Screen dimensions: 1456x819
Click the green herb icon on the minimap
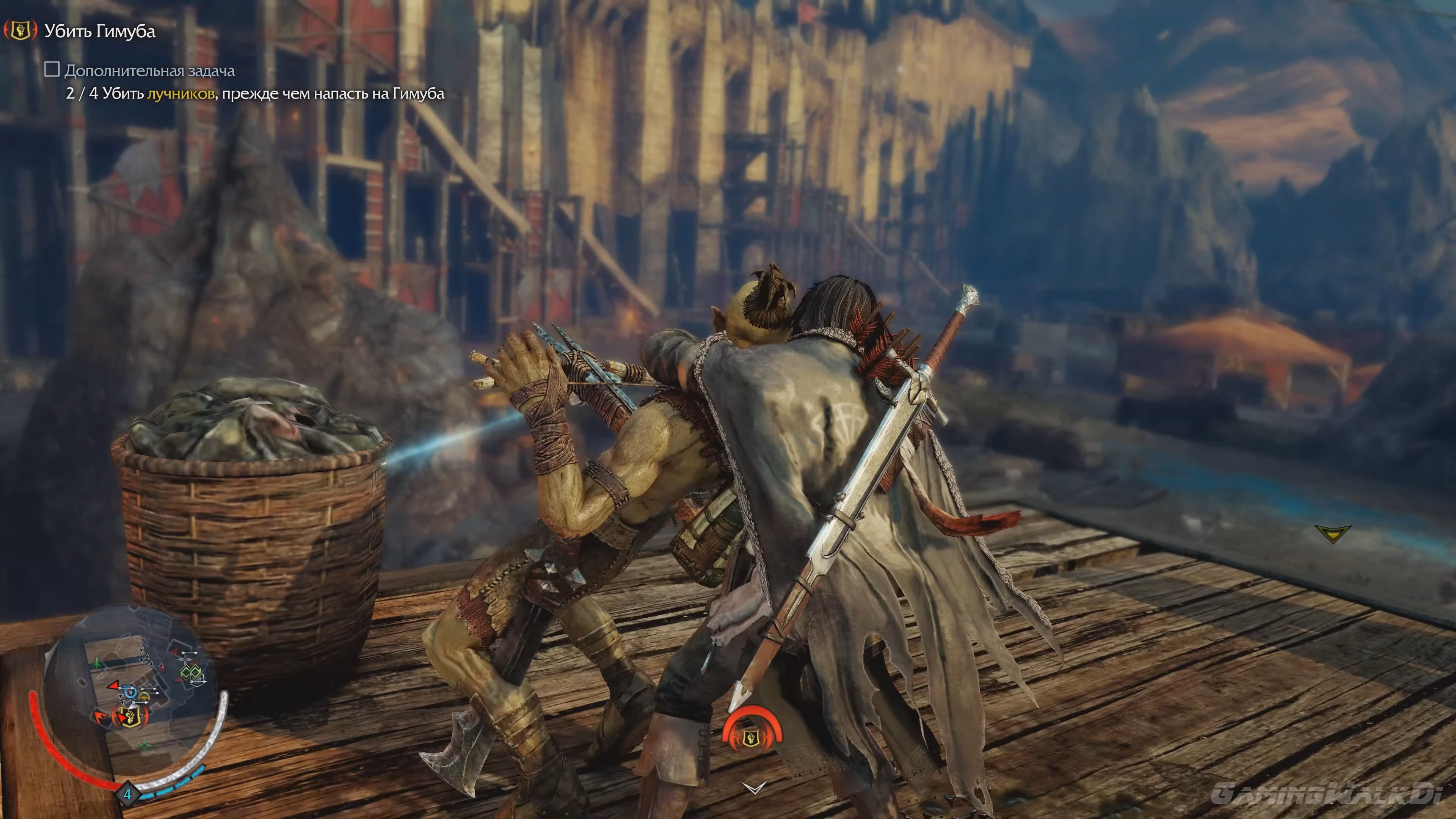145,746
